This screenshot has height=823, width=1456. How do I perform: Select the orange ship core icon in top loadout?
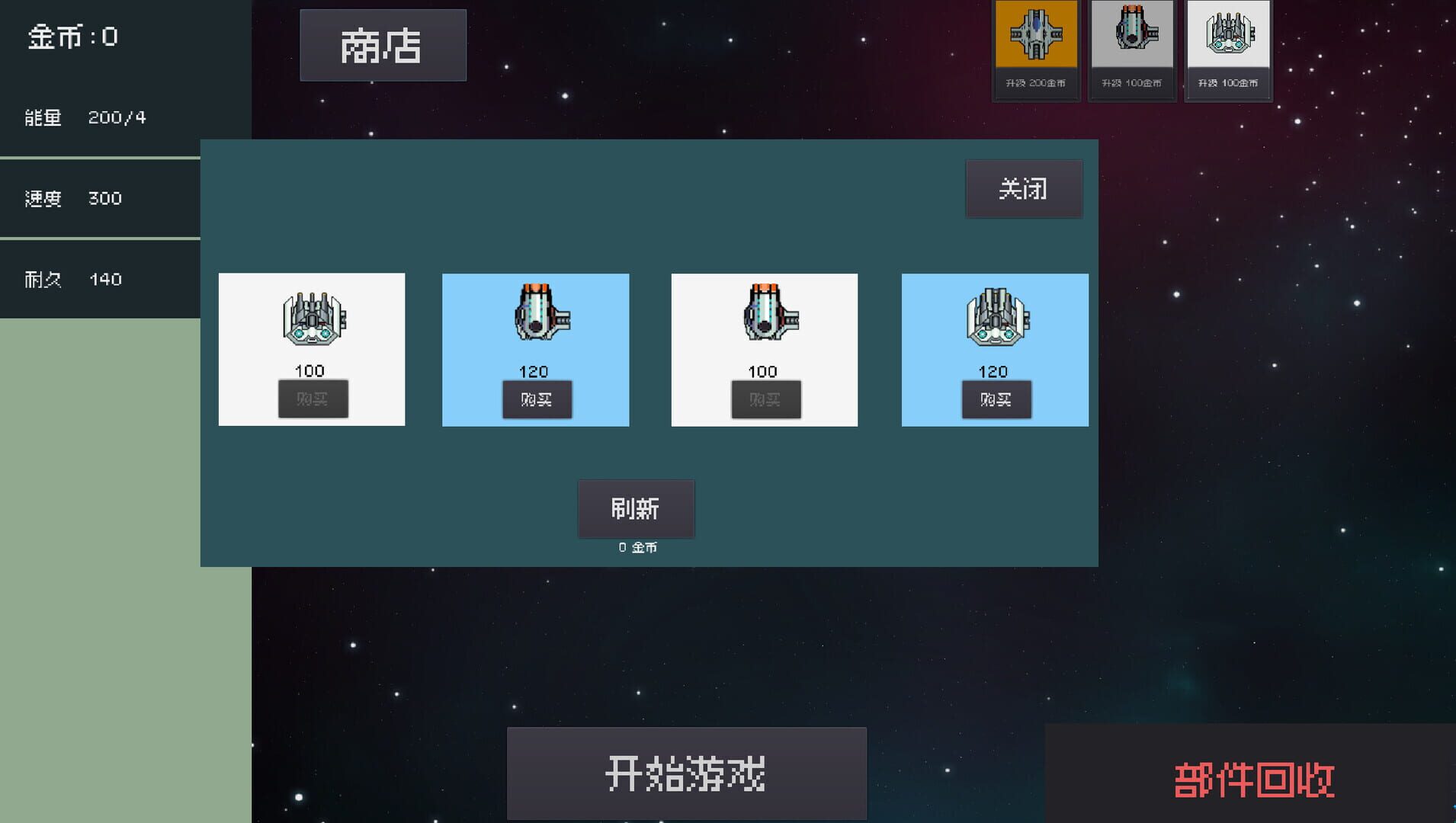[1035, 34]
